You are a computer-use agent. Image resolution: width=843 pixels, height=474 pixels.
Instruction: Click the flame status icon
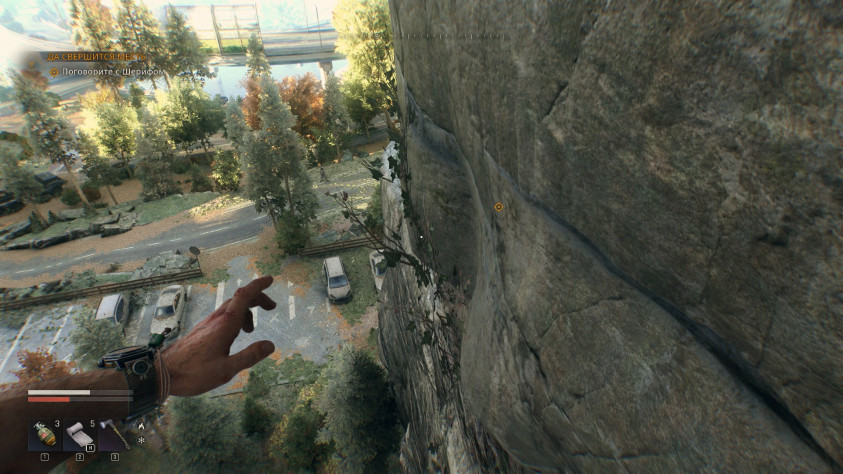click(x=141, y=424)
